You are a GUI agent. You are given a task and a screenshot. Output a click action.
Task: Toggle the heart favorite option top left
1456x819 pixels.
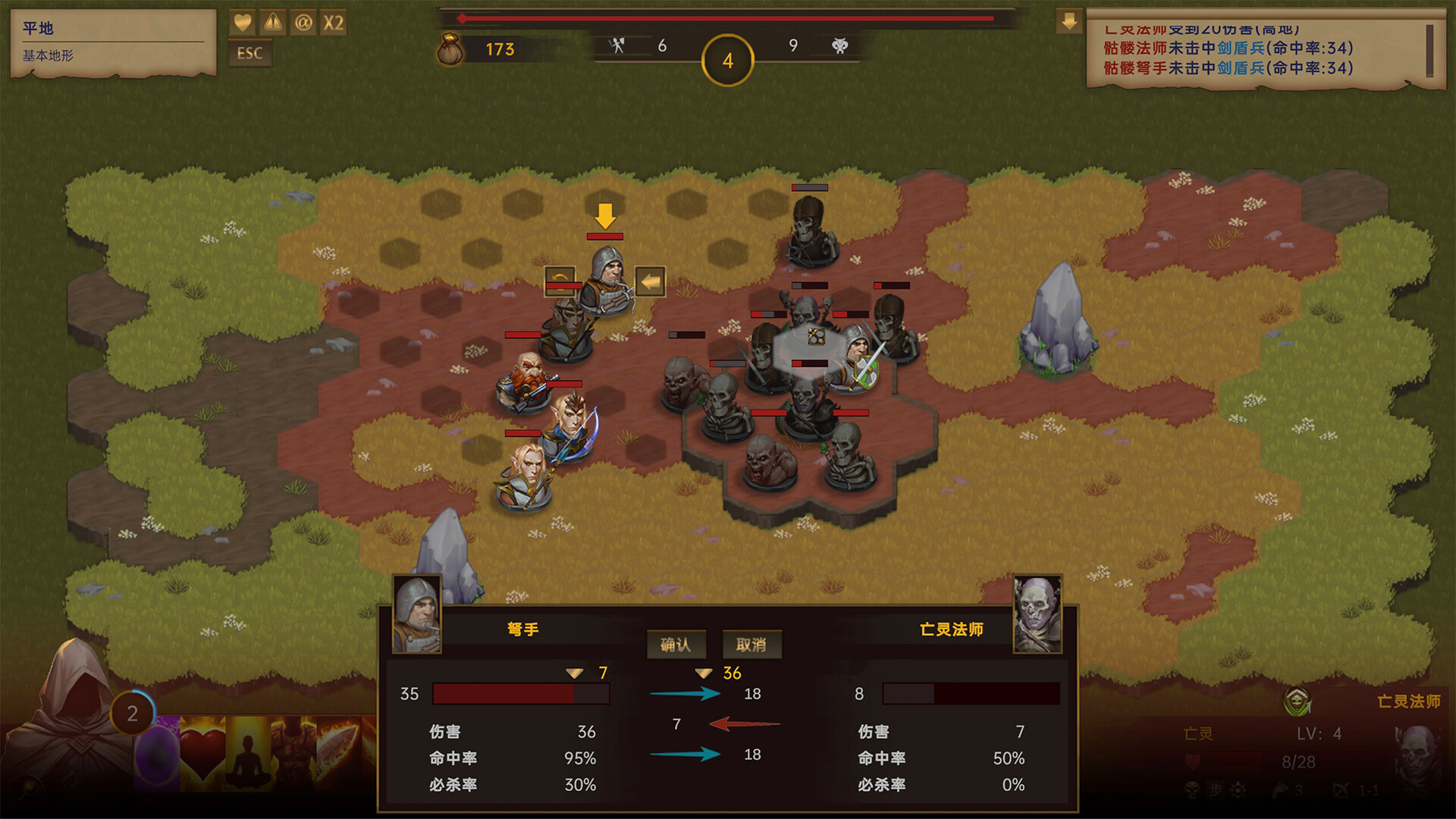[x=243, y=23]
